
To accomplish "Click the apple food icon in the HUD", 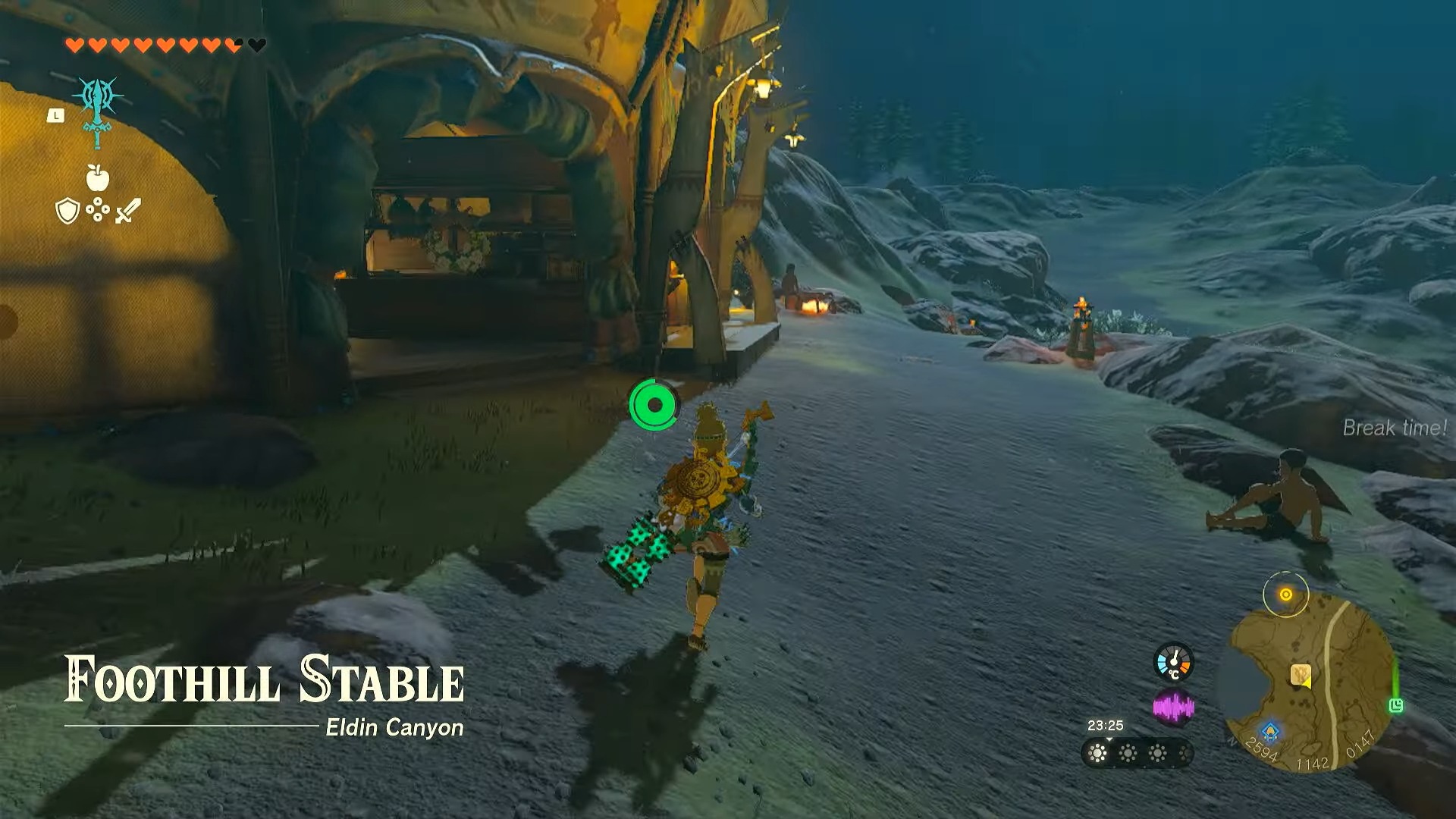I will (x=97, y=178).
